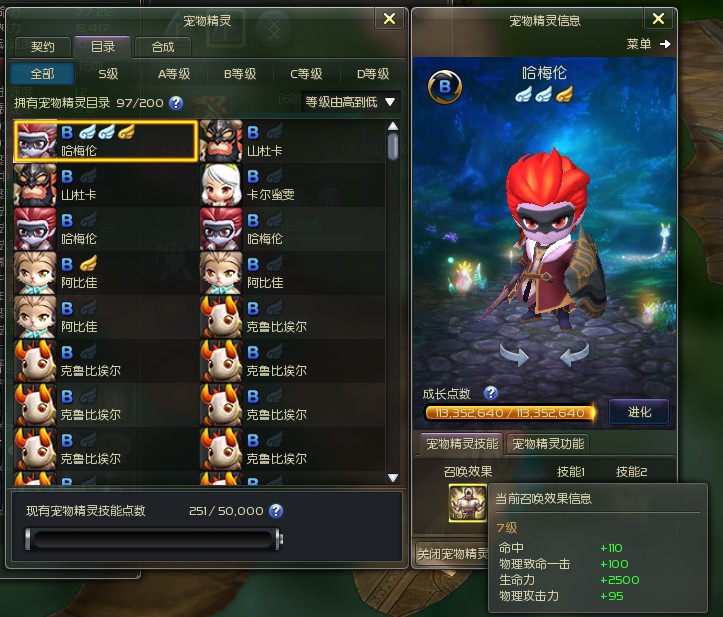
Task: Filter pets by D等级
Action: tap(372, 73)
